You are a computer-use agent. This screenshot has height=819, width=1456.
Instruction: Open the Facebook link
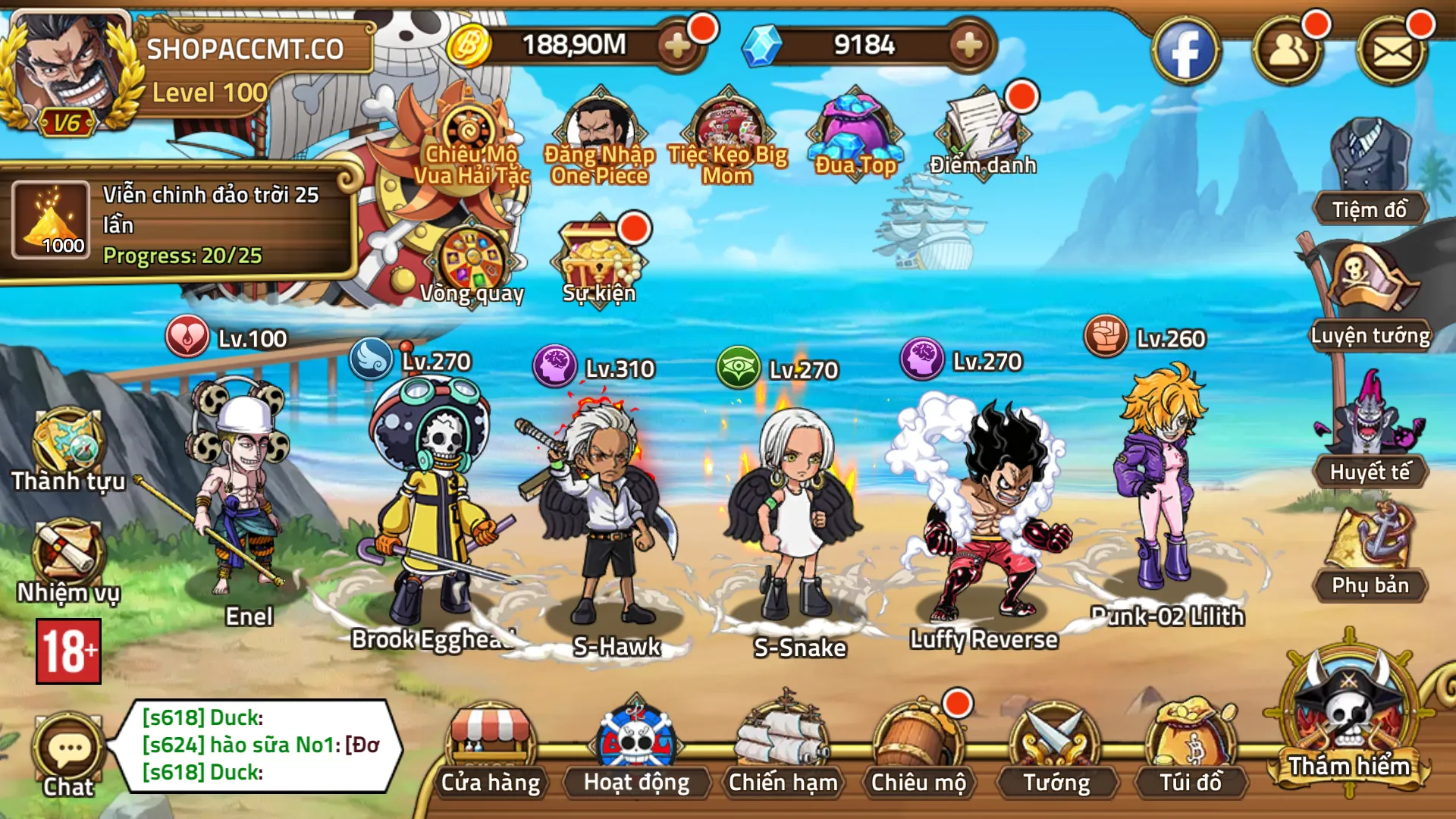pos(1186,49)
